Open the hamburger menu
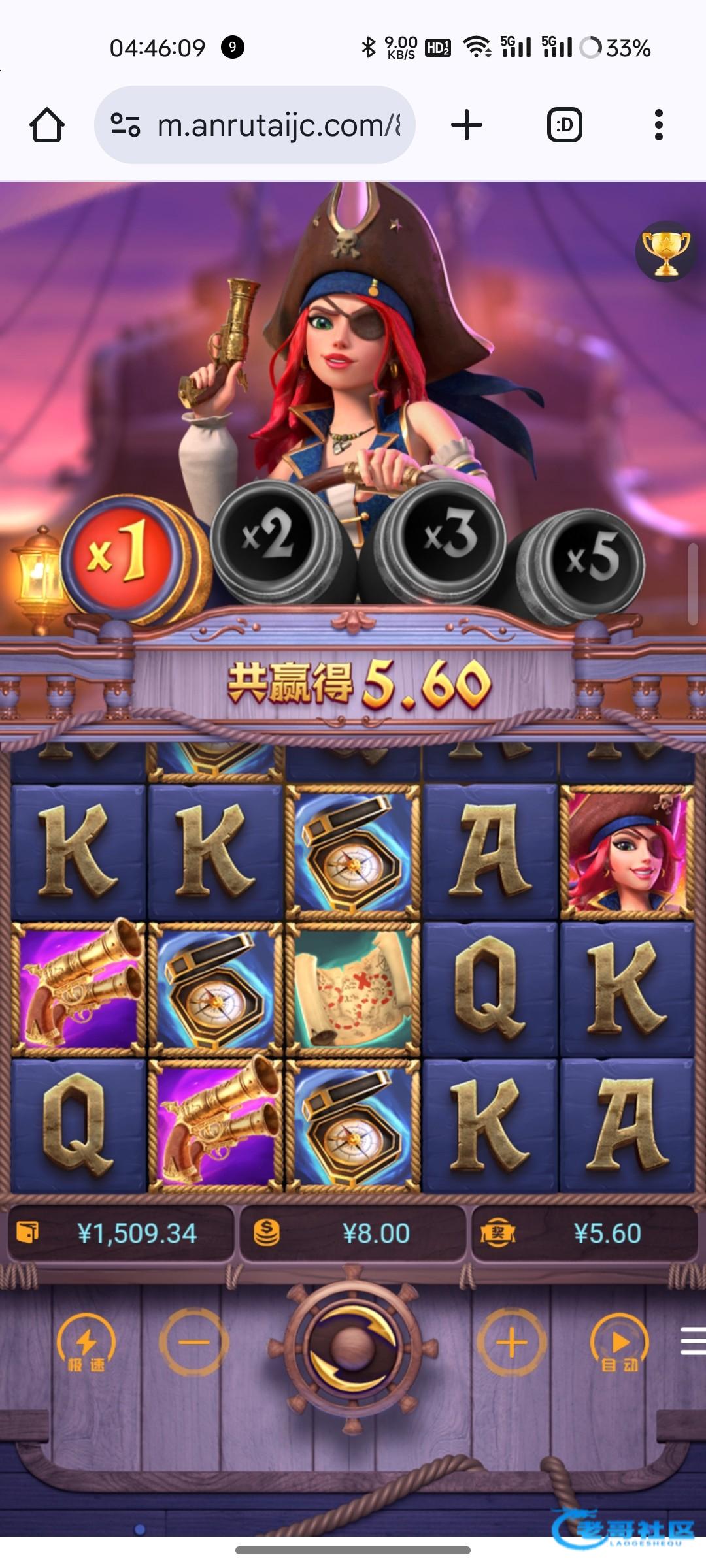Screen dimensions: 706x1568 693,1343
